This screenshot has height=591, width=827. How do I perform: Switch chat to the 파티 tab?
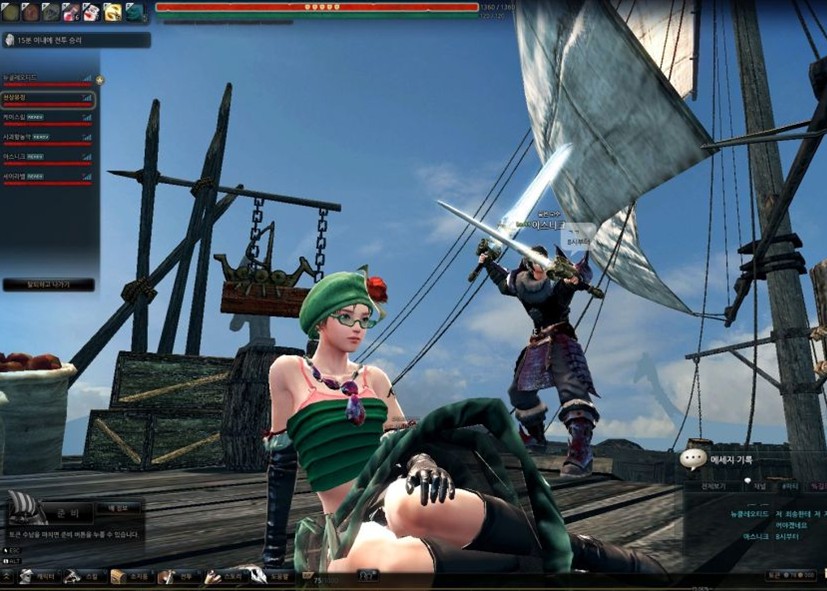point(789,485)
